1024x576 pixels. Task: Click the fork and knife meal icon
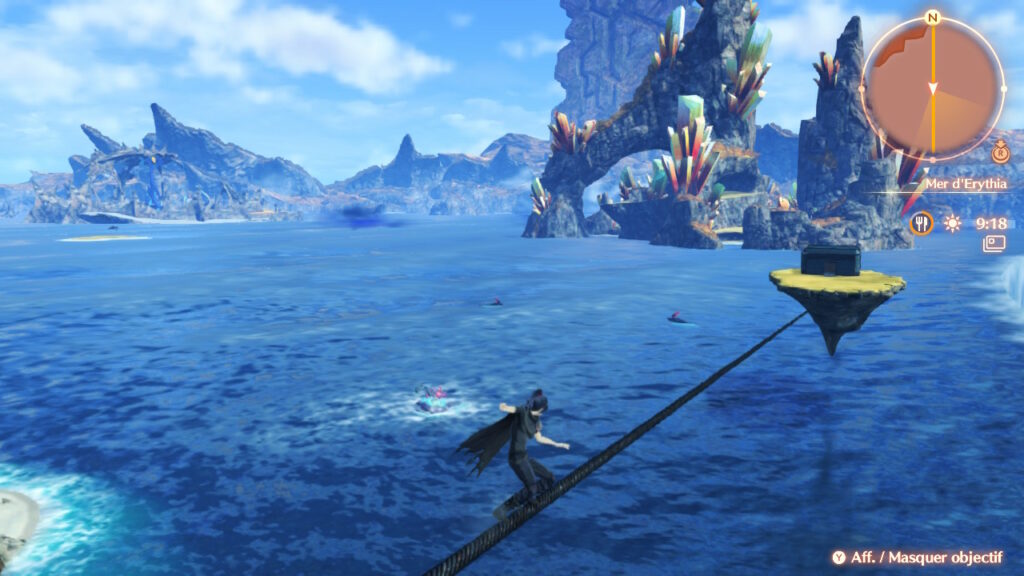click(x=921, y=223)
